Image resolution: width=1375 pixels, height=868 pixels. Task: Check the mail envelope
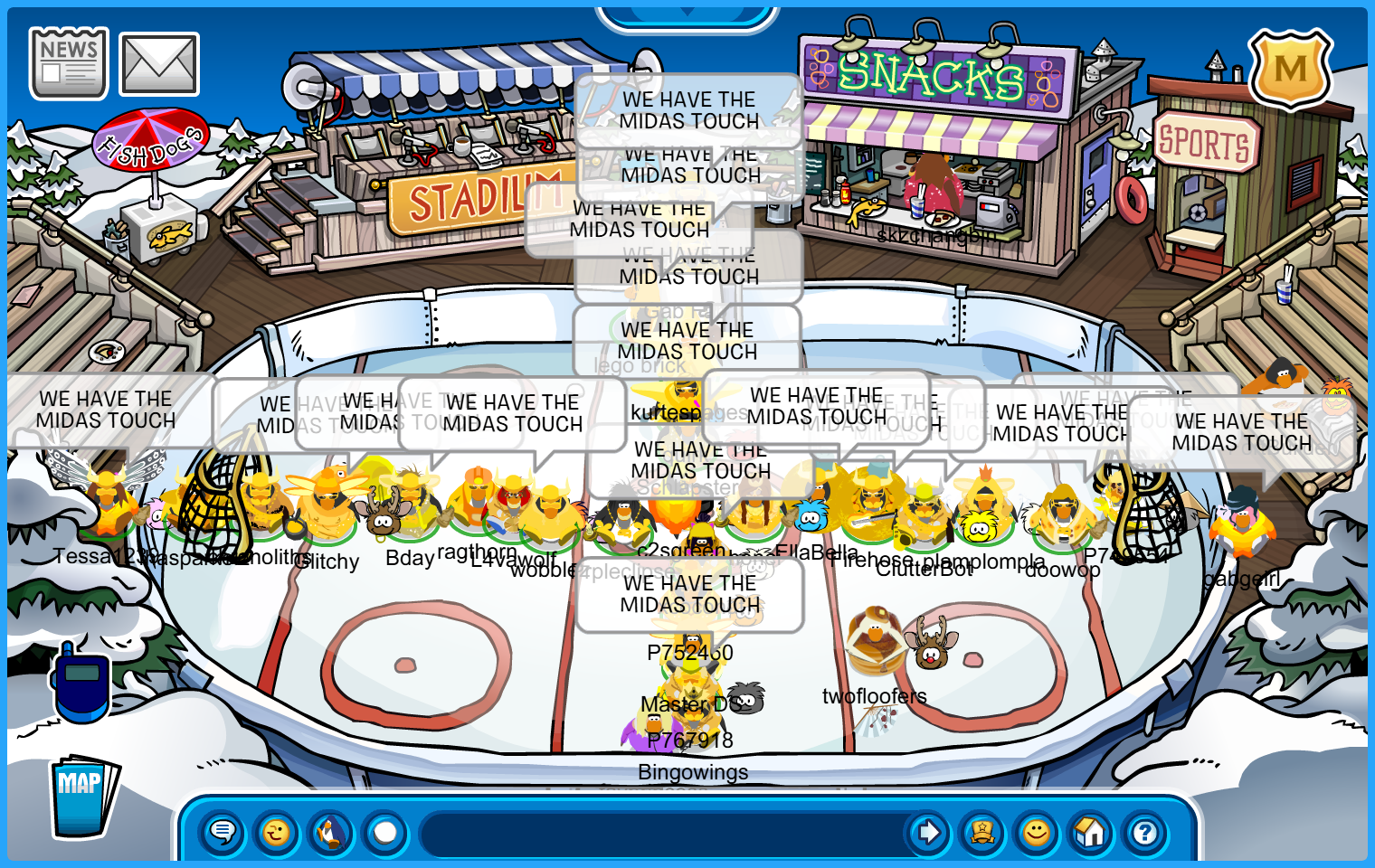point(159,64)
